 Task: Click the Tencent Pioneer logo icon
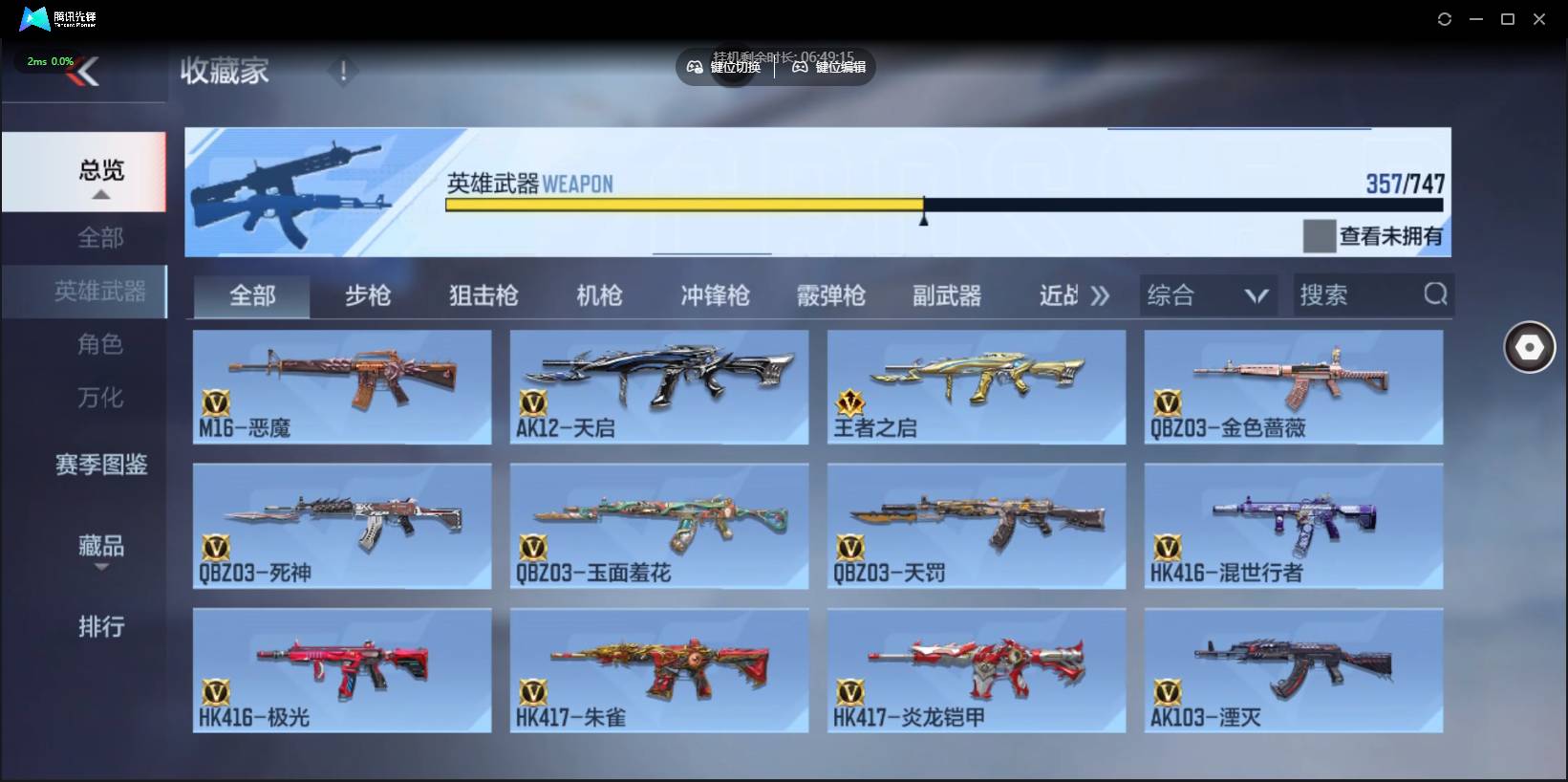coord(34,18)
